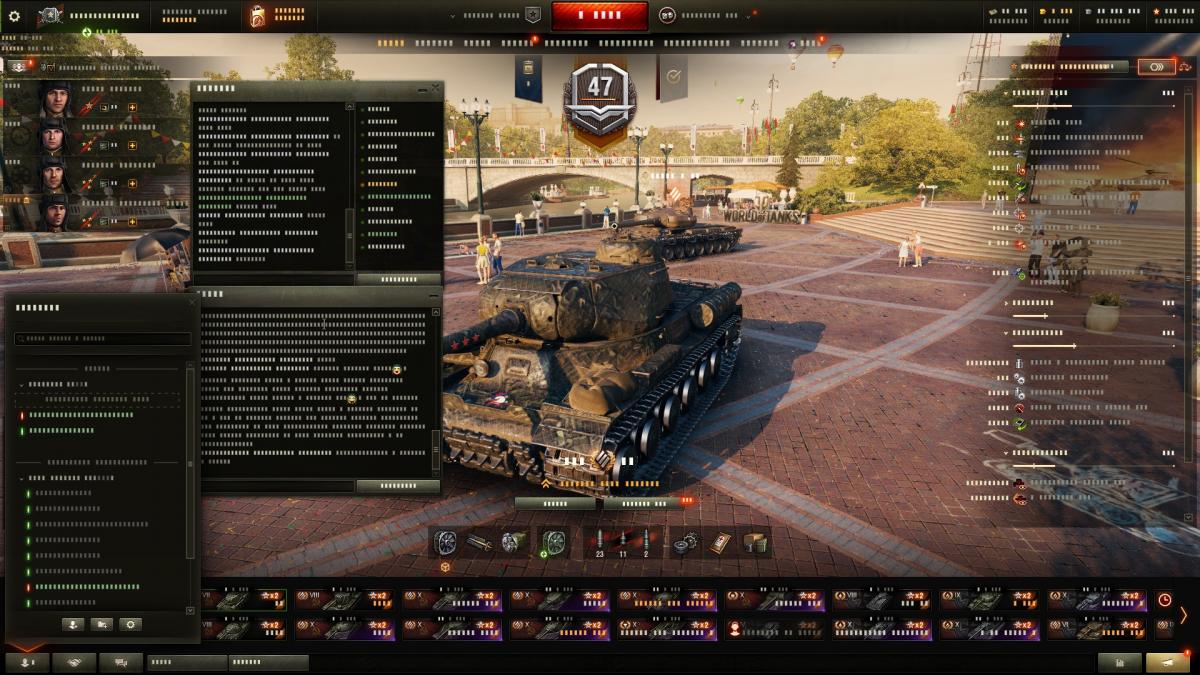1200x675 pixels.
Task: Open the settings gear menu
Action: [x=14, y=16]
